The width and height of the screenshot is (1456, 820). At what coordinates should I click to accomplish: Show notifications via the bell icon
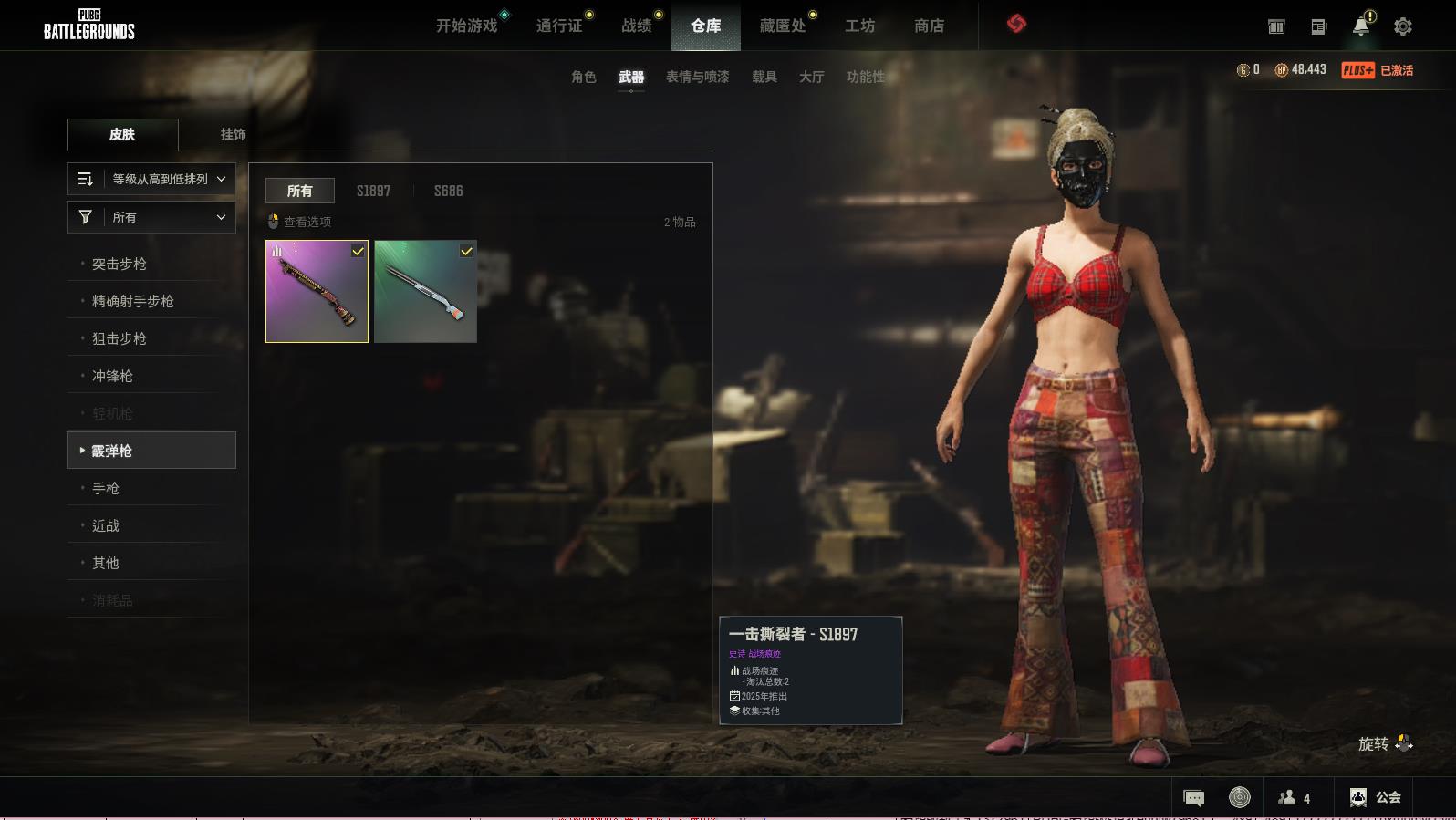coord(1360,26)
